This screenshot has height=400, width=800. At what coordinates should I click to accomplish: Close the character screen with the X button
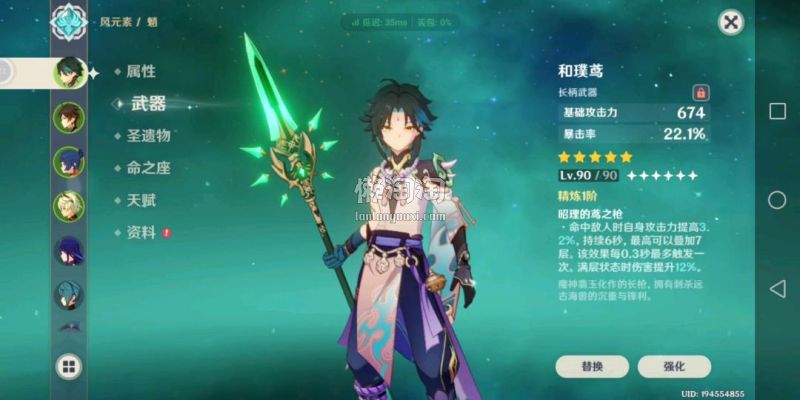click(x=732, y=22)
